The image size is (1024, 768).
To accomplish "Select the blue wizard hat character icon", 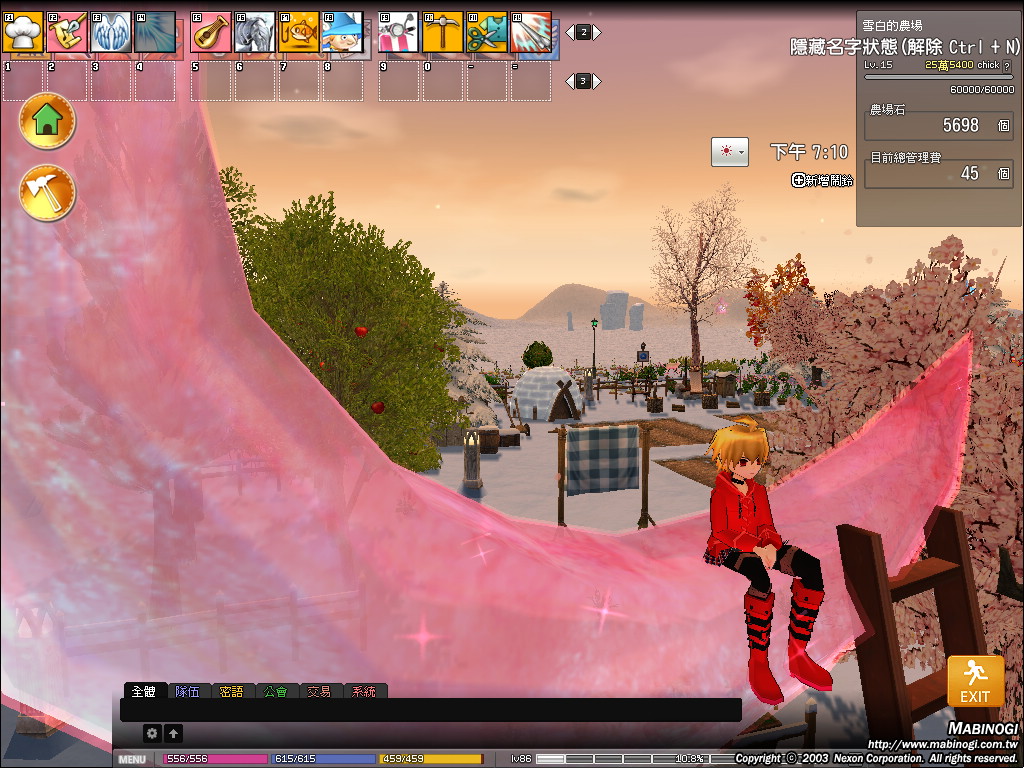I will [342, 32].
